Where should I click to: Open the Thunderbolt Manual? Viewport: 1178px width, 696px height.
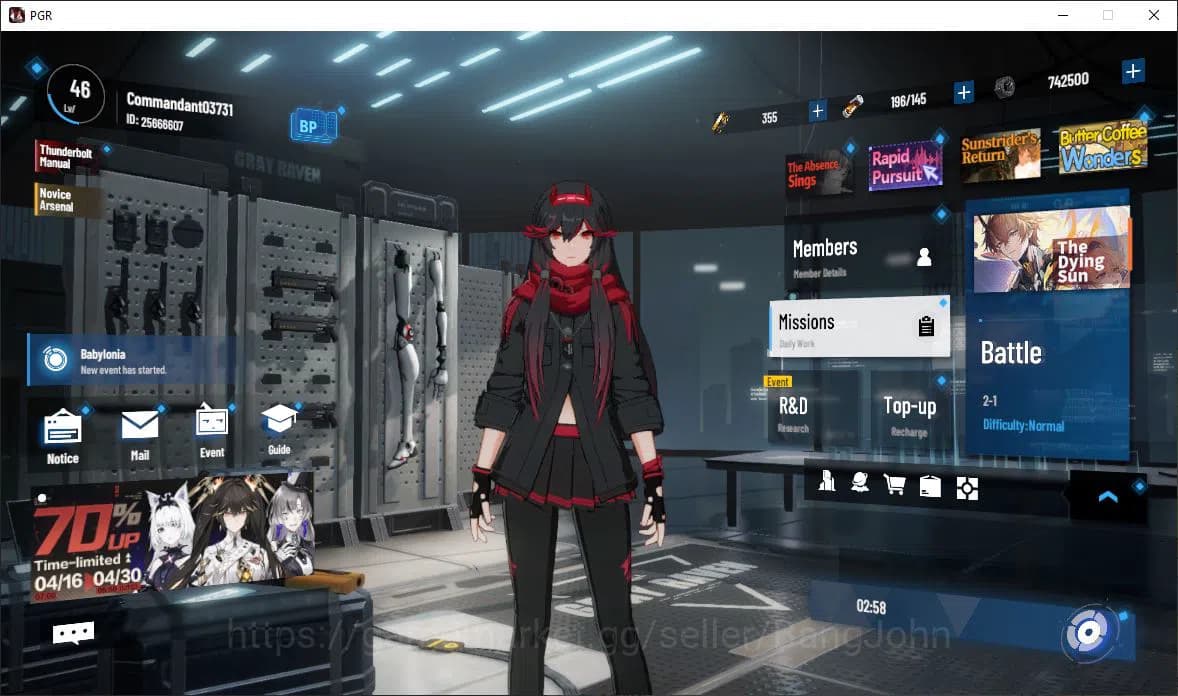pyautogui.click(x=65, y=156)
